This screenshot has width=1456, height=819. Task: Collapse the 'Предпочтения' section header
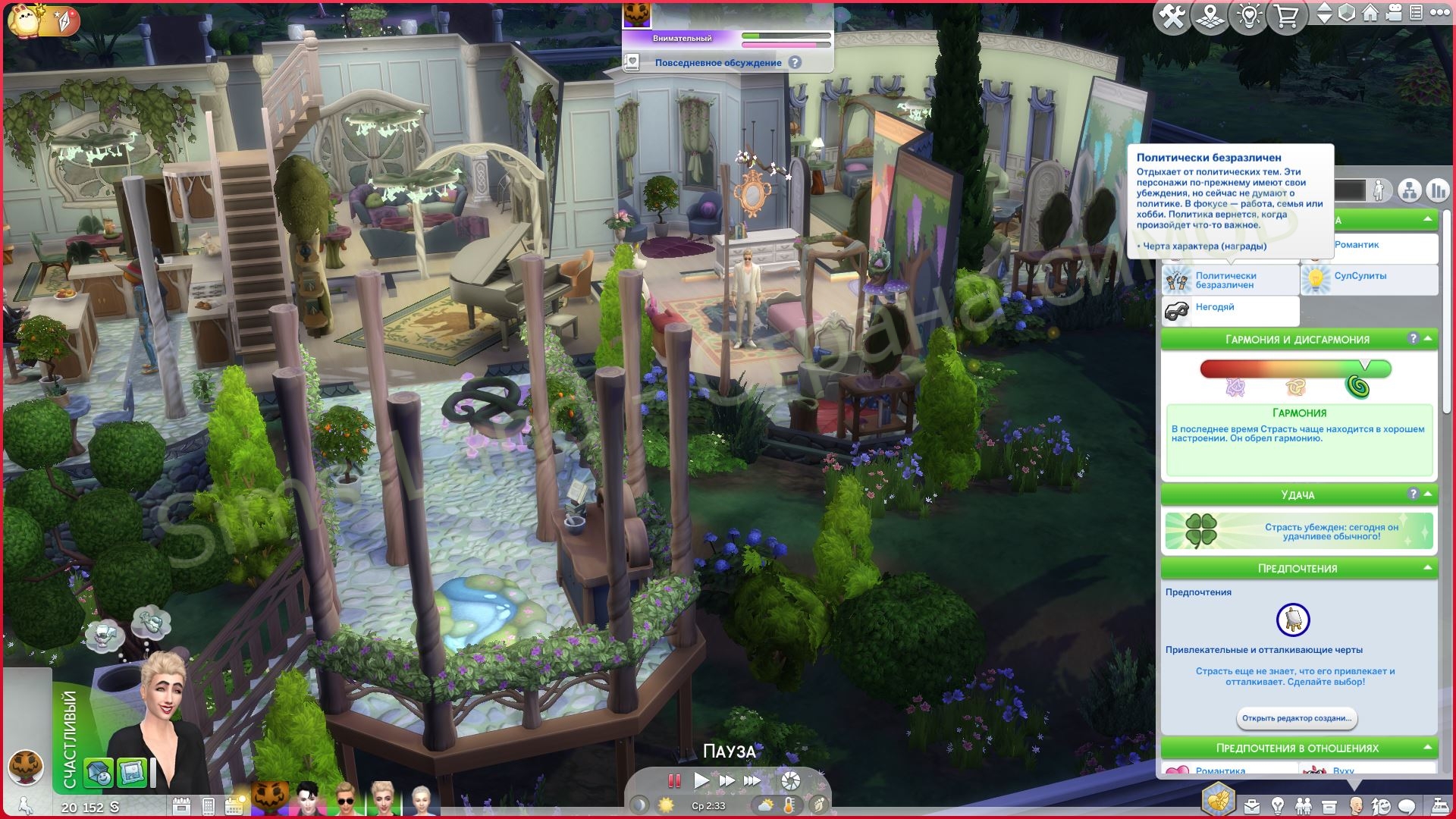[x=1428, y=568]
